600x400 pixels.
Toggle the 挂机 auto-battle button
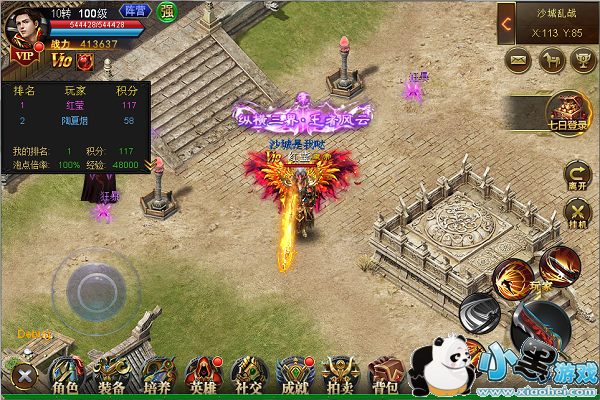576,214
